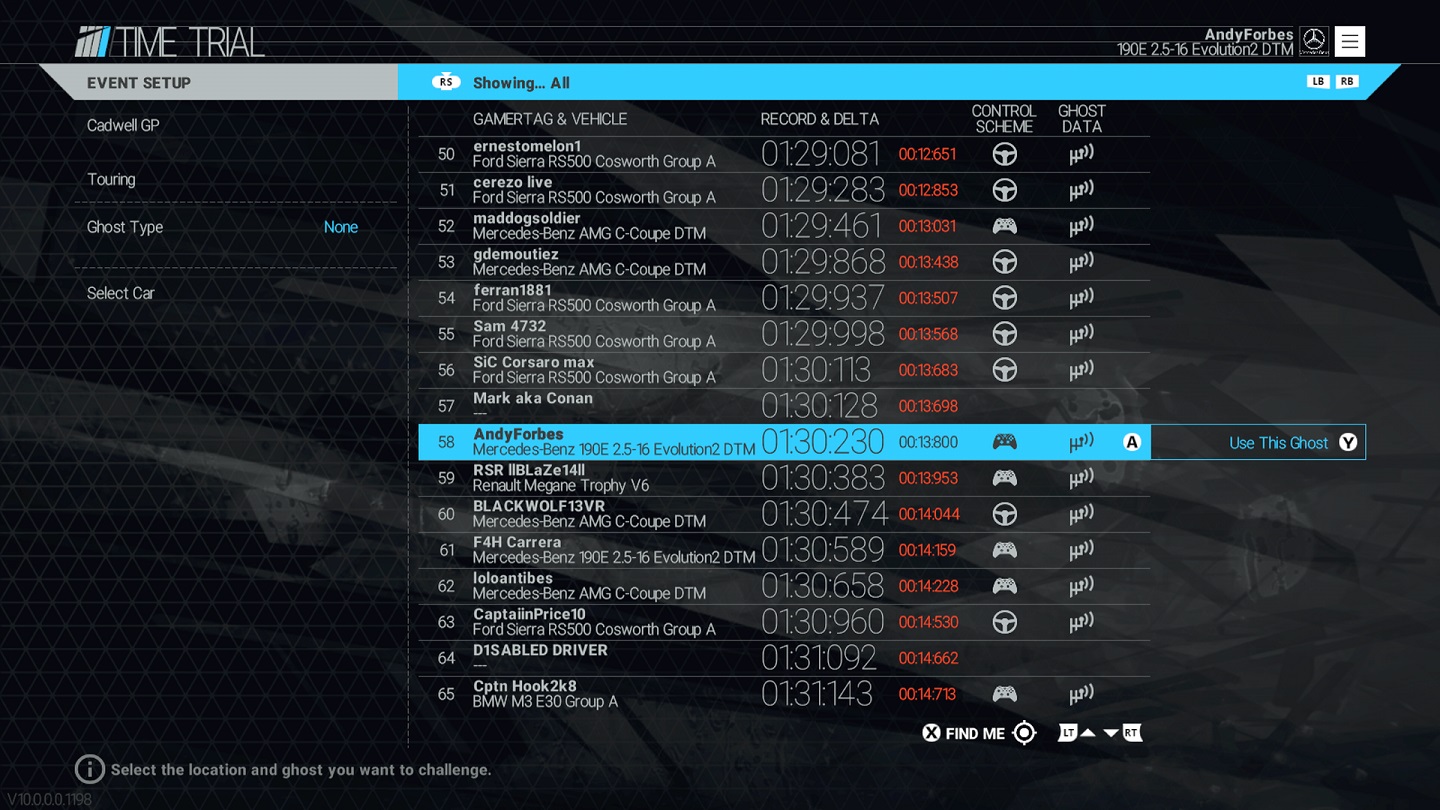This screenshot has width=1440, height=810.
Task: Click the gamepad control scheme icon for maddogsoldier
Action: (1005, 225)
